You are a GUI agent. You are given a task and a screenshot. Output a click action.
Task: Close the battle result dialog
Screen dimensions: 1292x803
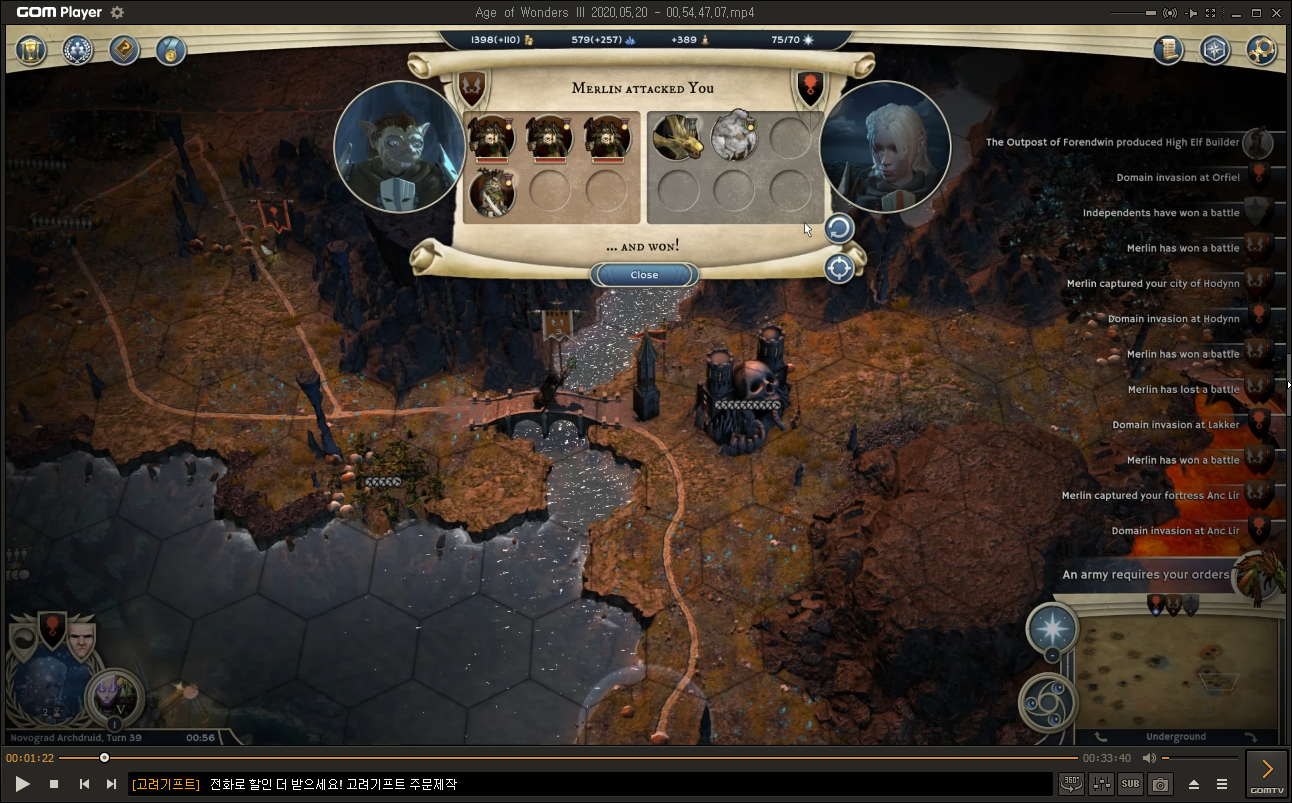click(x=644, y=275)
